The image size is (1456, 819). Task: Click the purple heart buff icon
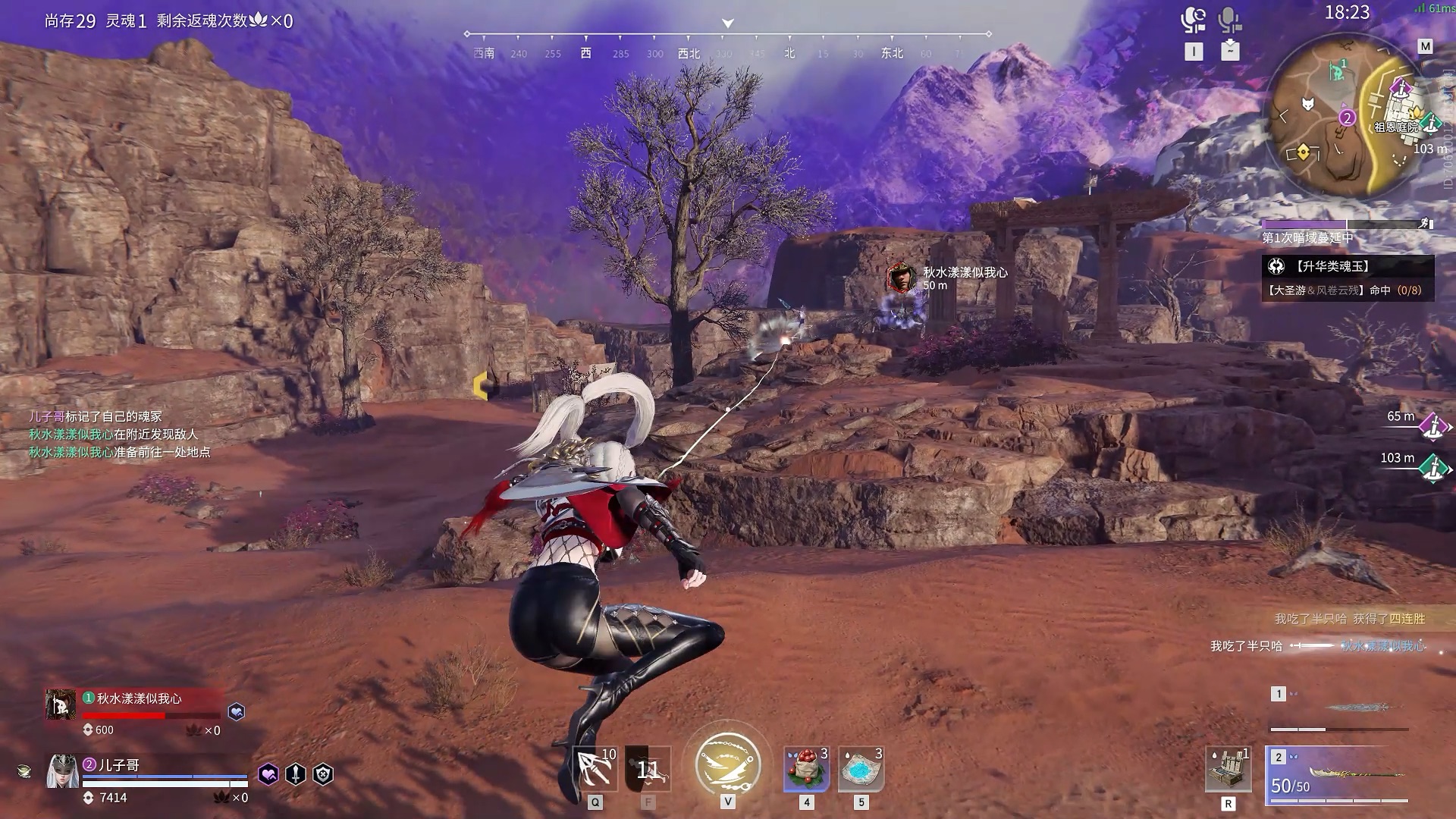click(x=268, y=774)
